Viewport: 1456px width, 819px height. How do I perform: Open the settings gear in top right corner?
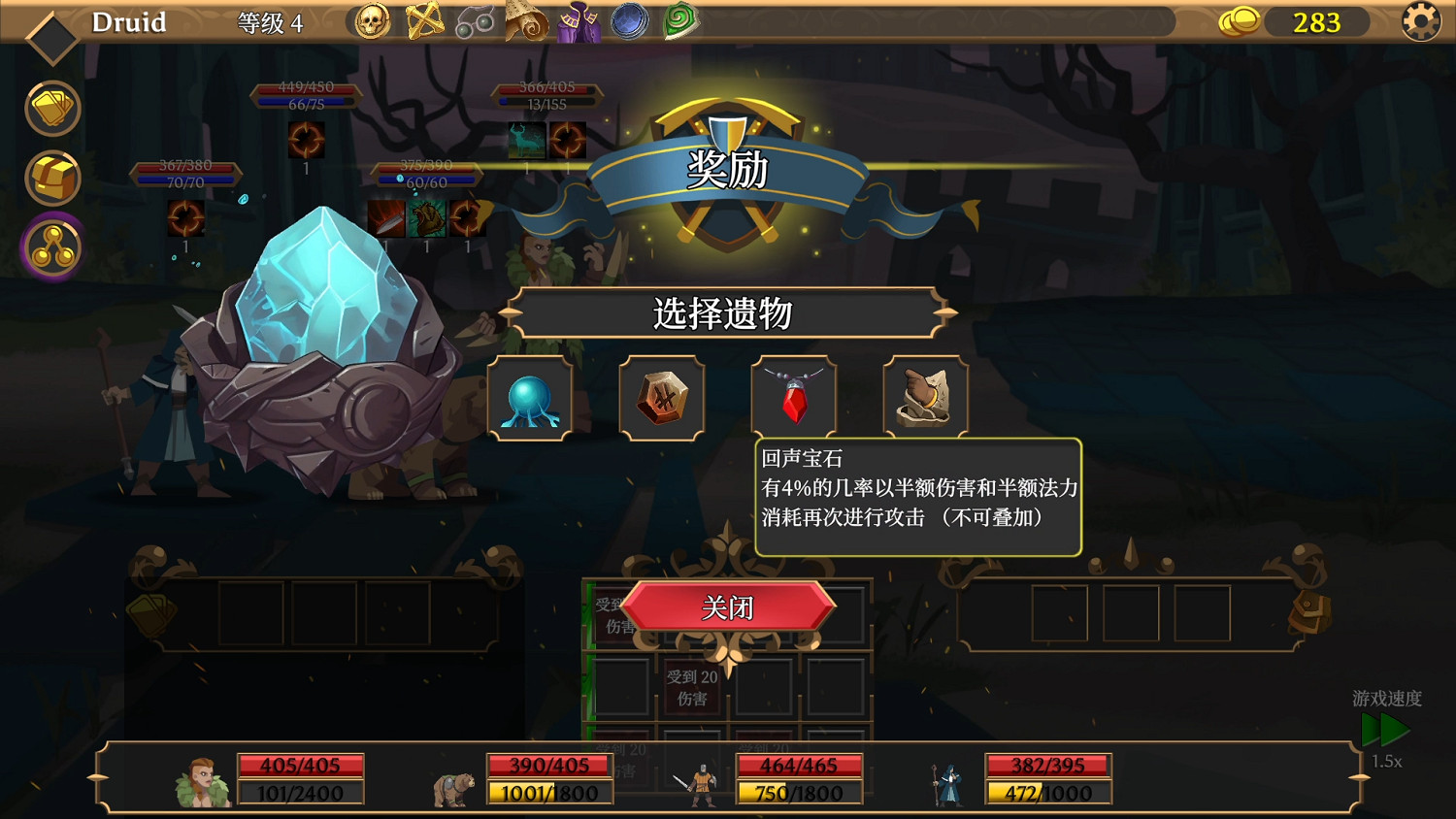pos(1419,20)
